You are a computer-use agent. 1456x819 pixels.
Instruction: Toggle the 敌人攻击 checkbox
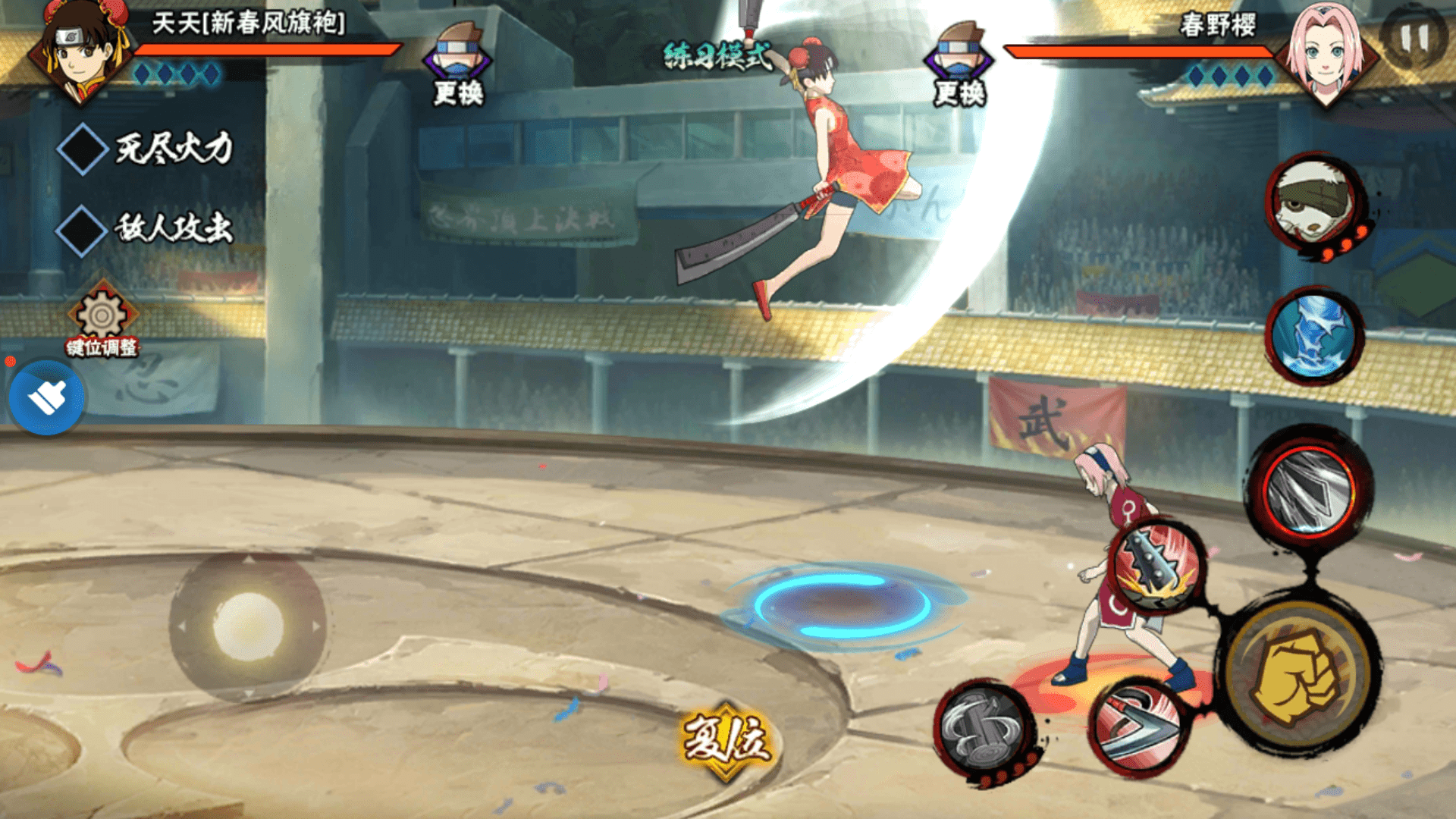coord(82,230)
